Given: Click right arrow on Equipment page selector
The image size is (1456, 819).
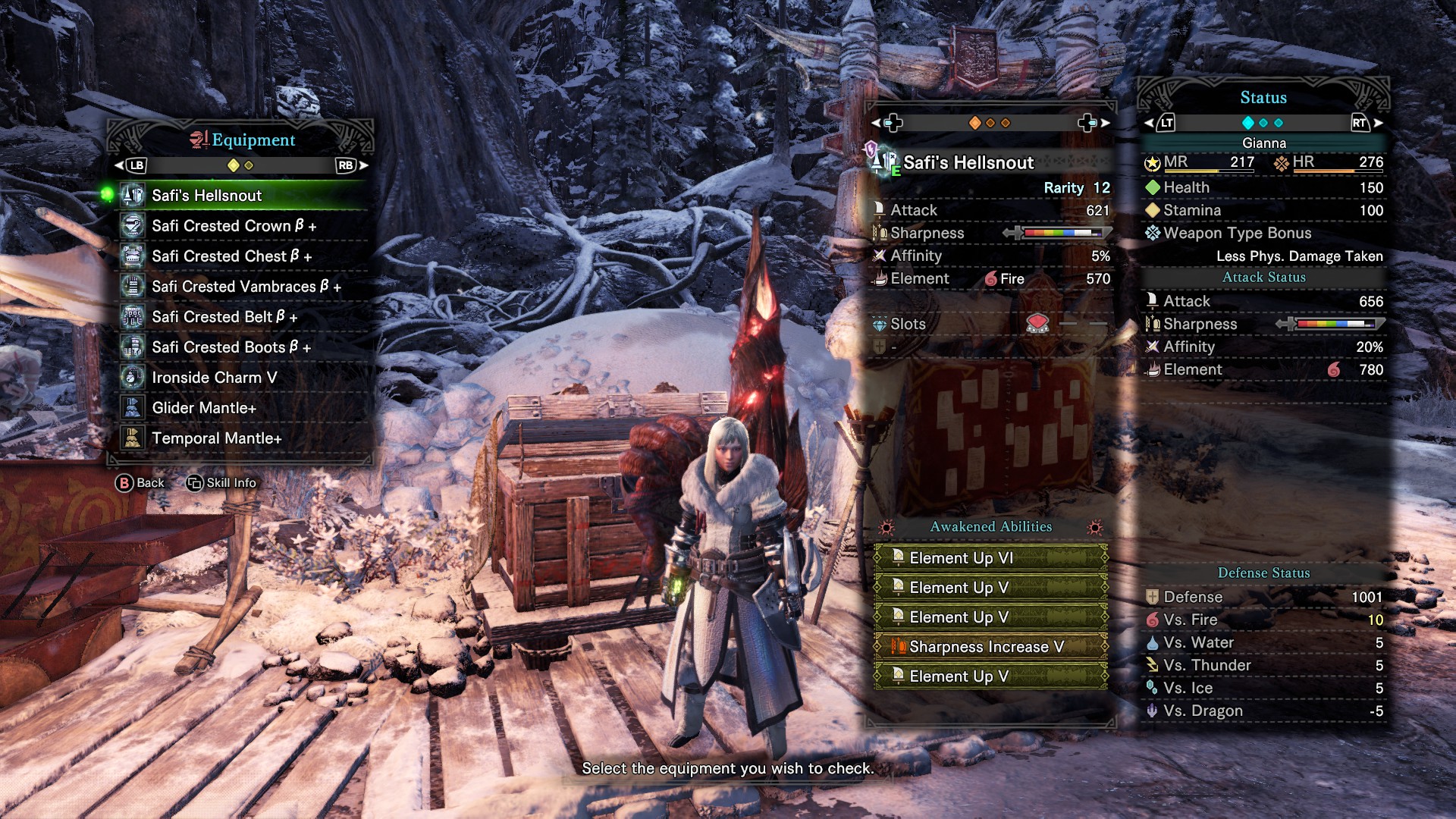Looking at the screenshot, I should (x=365, y=165).
